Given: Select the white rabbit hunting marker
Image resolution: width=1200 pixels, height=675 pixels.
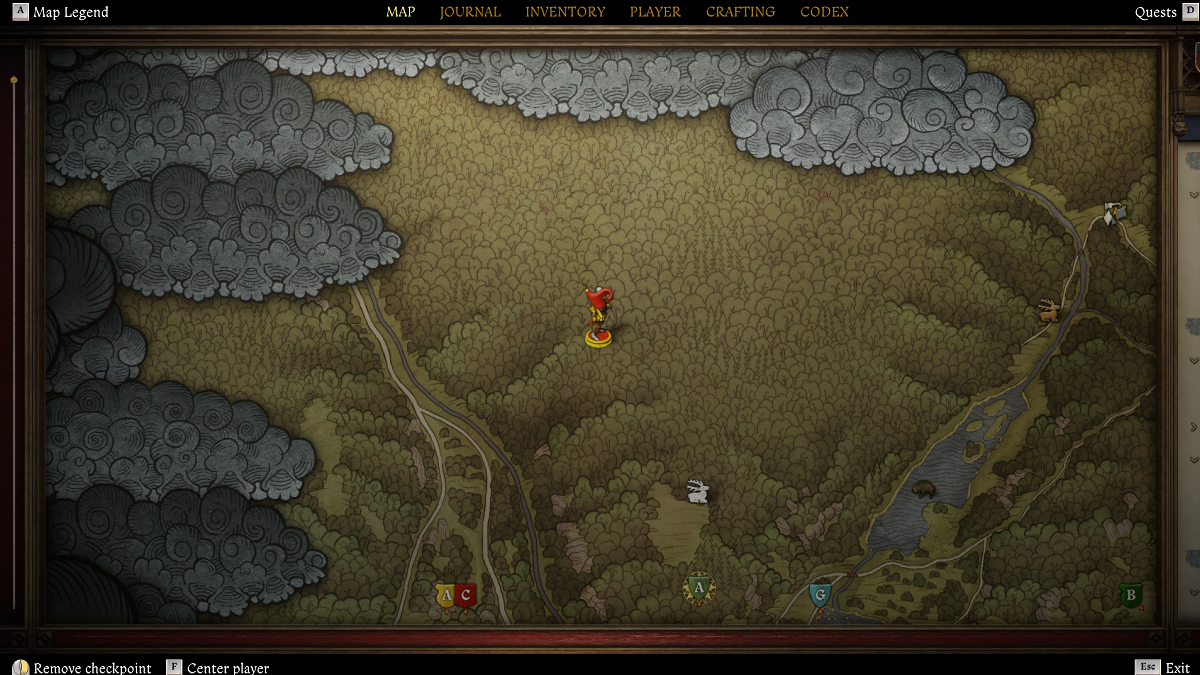Looking at the screenshot, I should [698, 490].
